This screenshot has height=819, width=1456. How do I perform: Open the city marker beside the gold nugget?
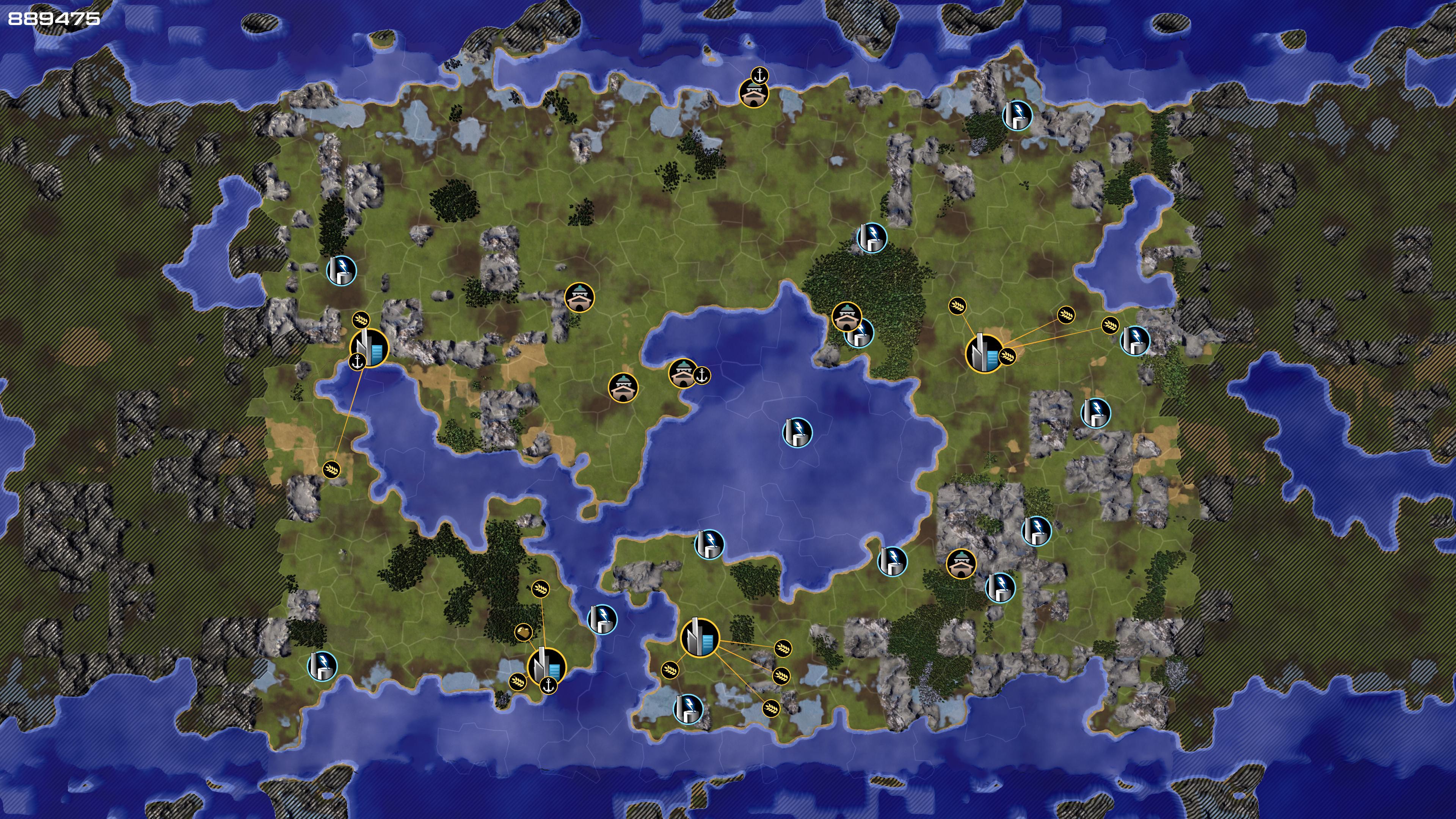[x=546, y=667]
